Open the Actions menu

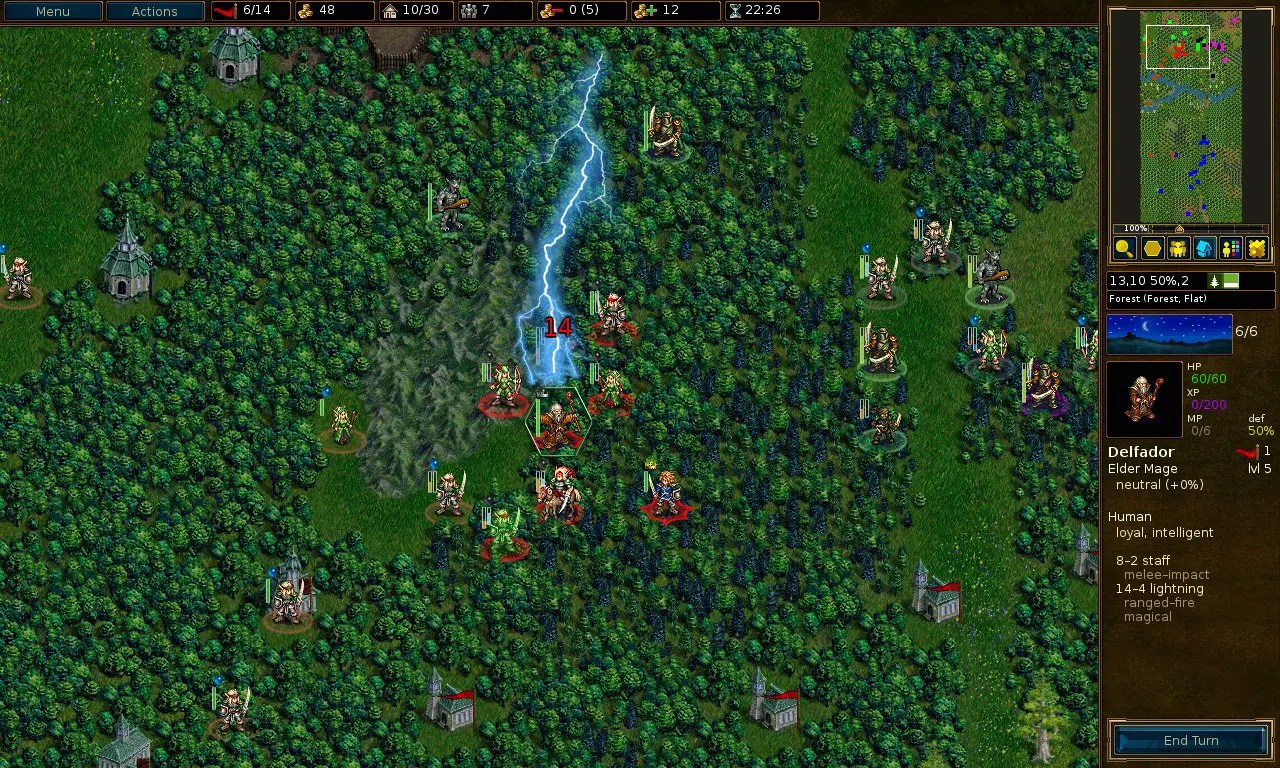coord(154,11)
